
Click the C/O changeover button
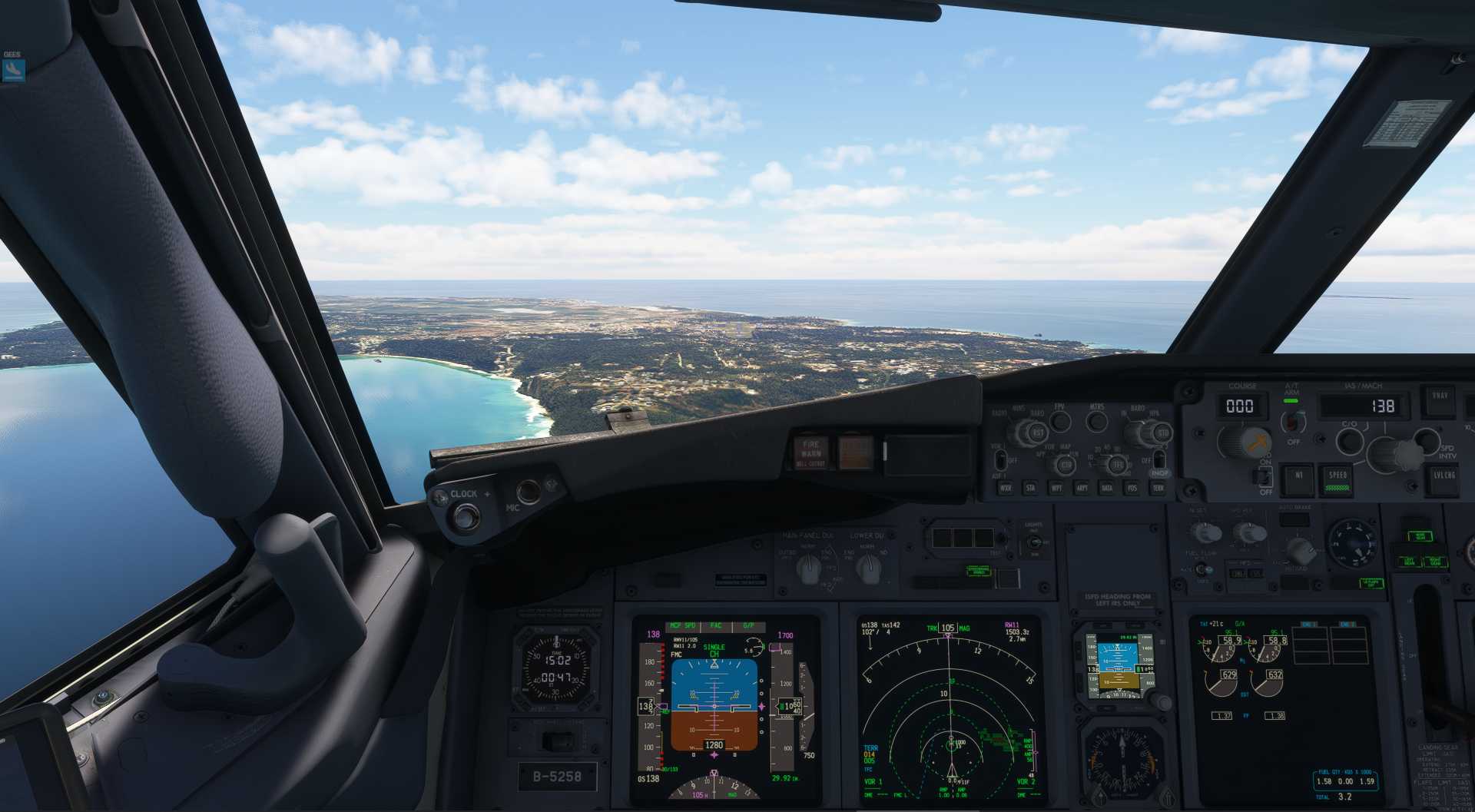click(x=1349, y=440)
